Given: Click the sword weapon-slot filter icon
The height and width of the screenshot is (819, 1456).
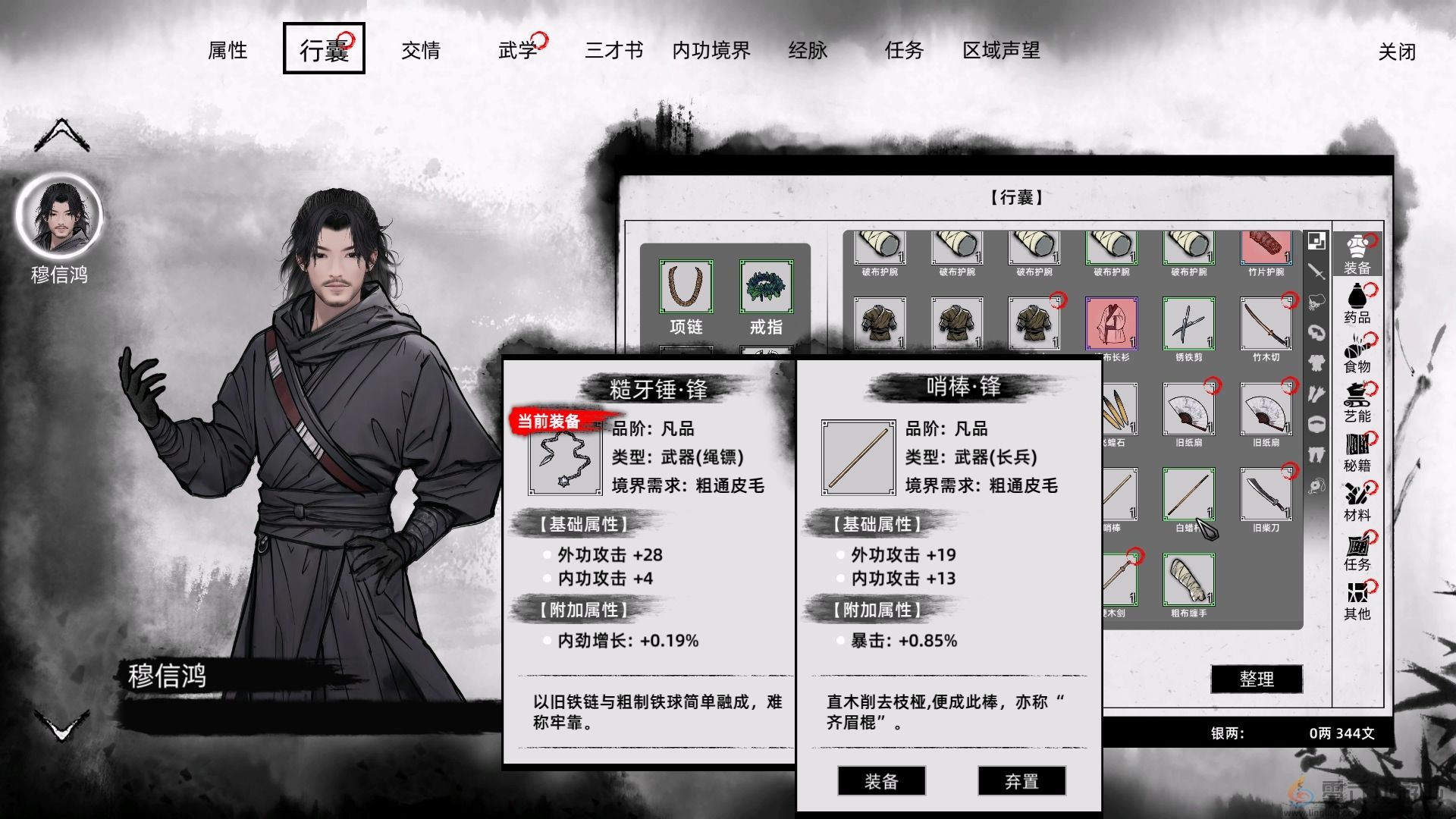Looking at the screenshot, I should [1316, 271].
